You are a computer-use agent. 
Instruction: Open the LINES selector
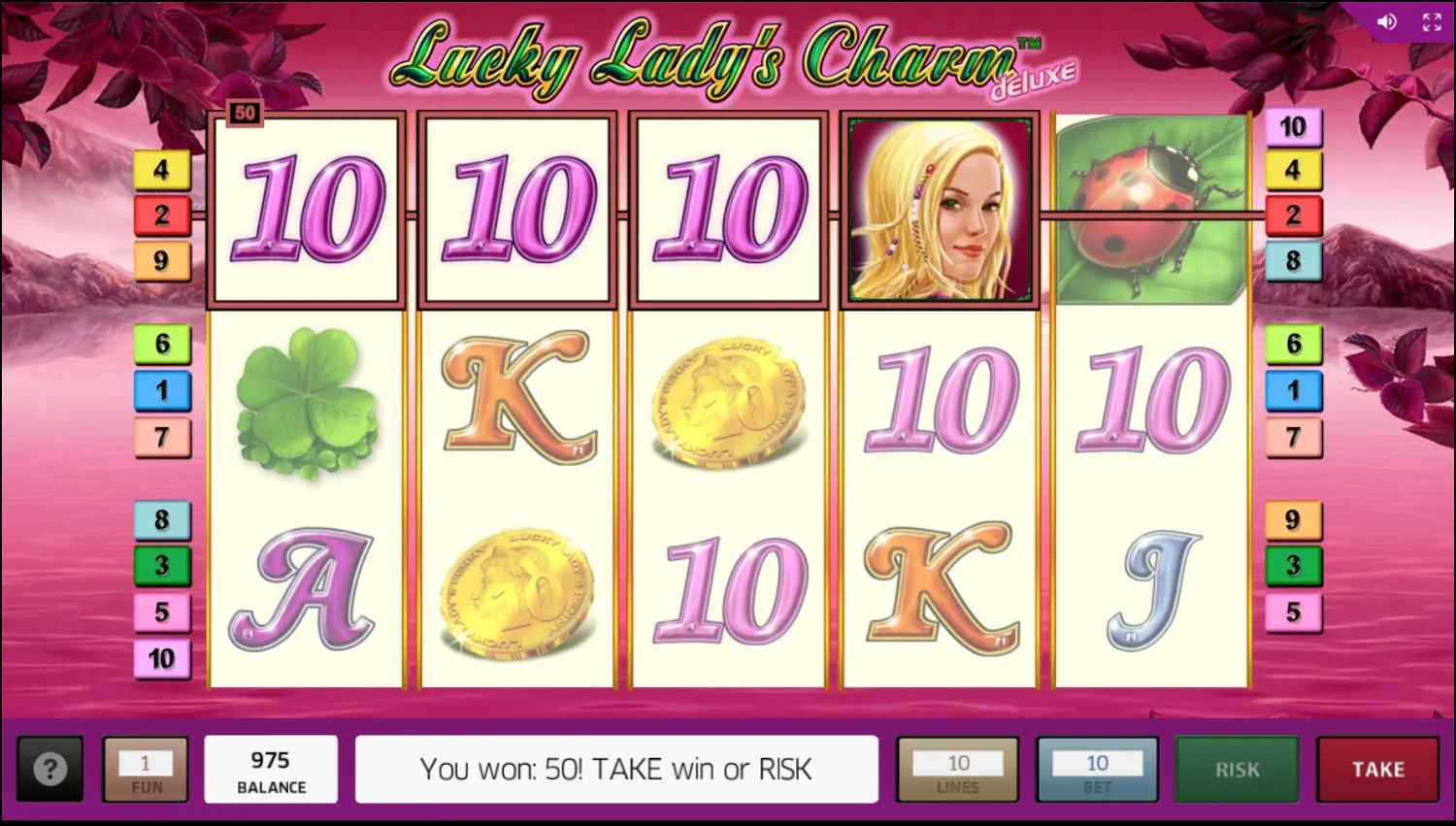pos(958,770)
